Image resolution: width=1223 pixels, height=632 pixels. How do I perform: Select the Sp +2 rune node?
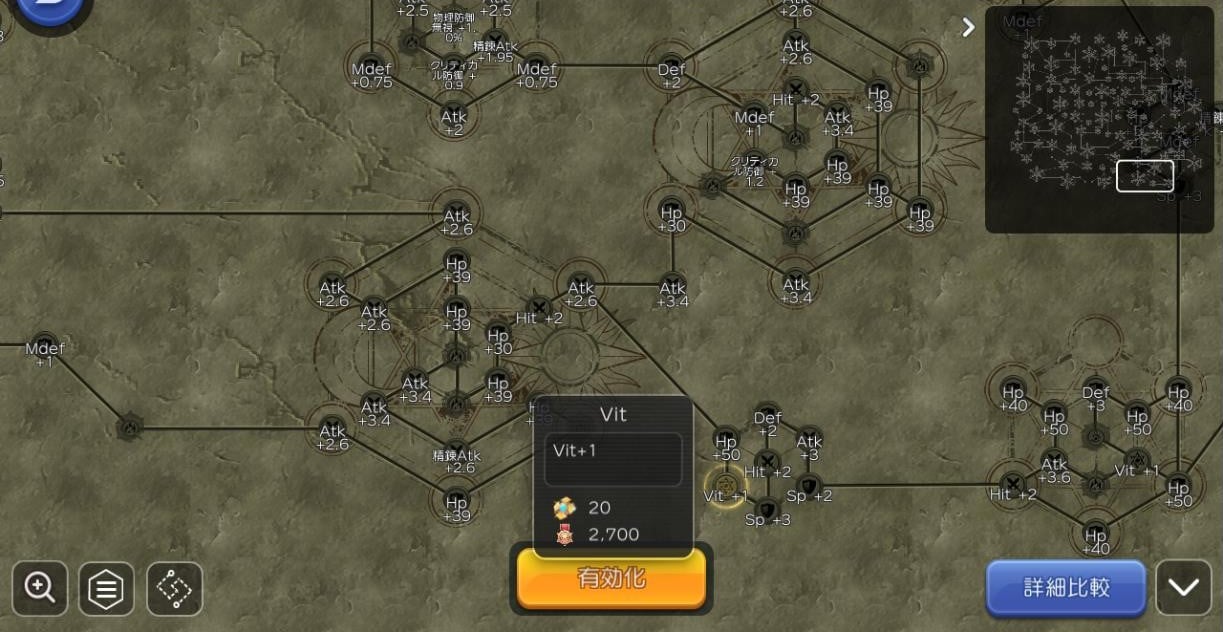click(x=809, y=487)
